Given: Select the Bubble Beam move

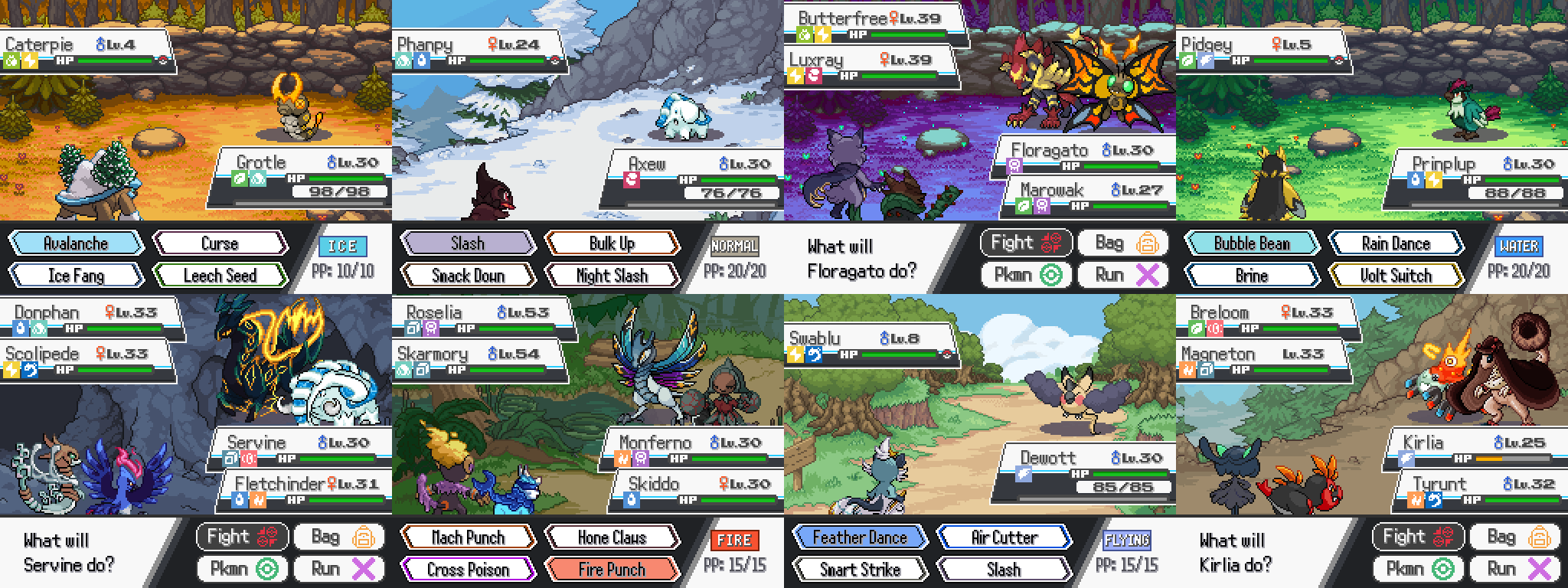Looking at the screenshot, I should click(1252, 243).
